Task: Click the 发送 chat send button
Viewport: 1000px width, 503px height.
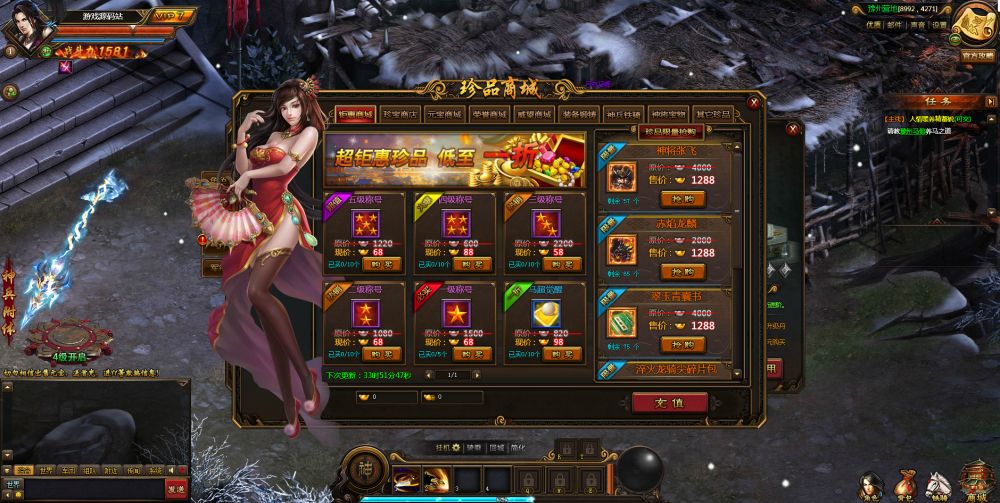Action: [175, 485]
